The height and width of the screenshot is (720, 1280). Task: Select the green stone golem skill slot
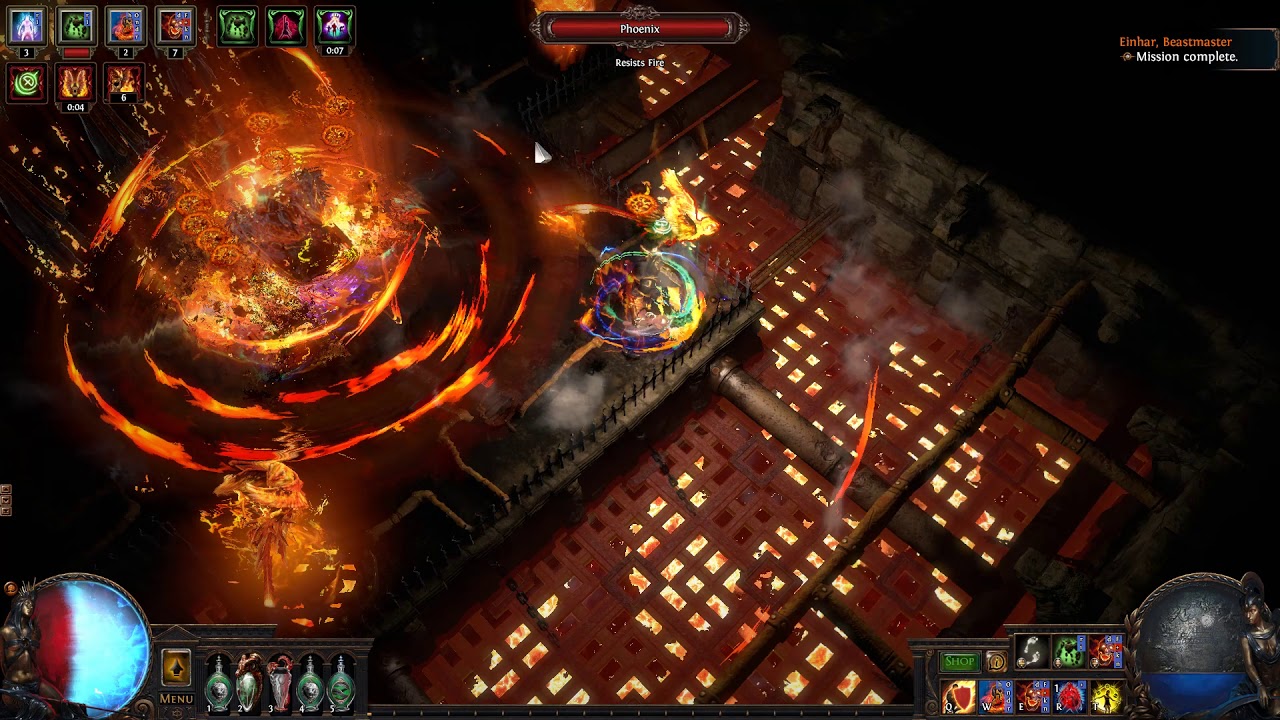1069,652
